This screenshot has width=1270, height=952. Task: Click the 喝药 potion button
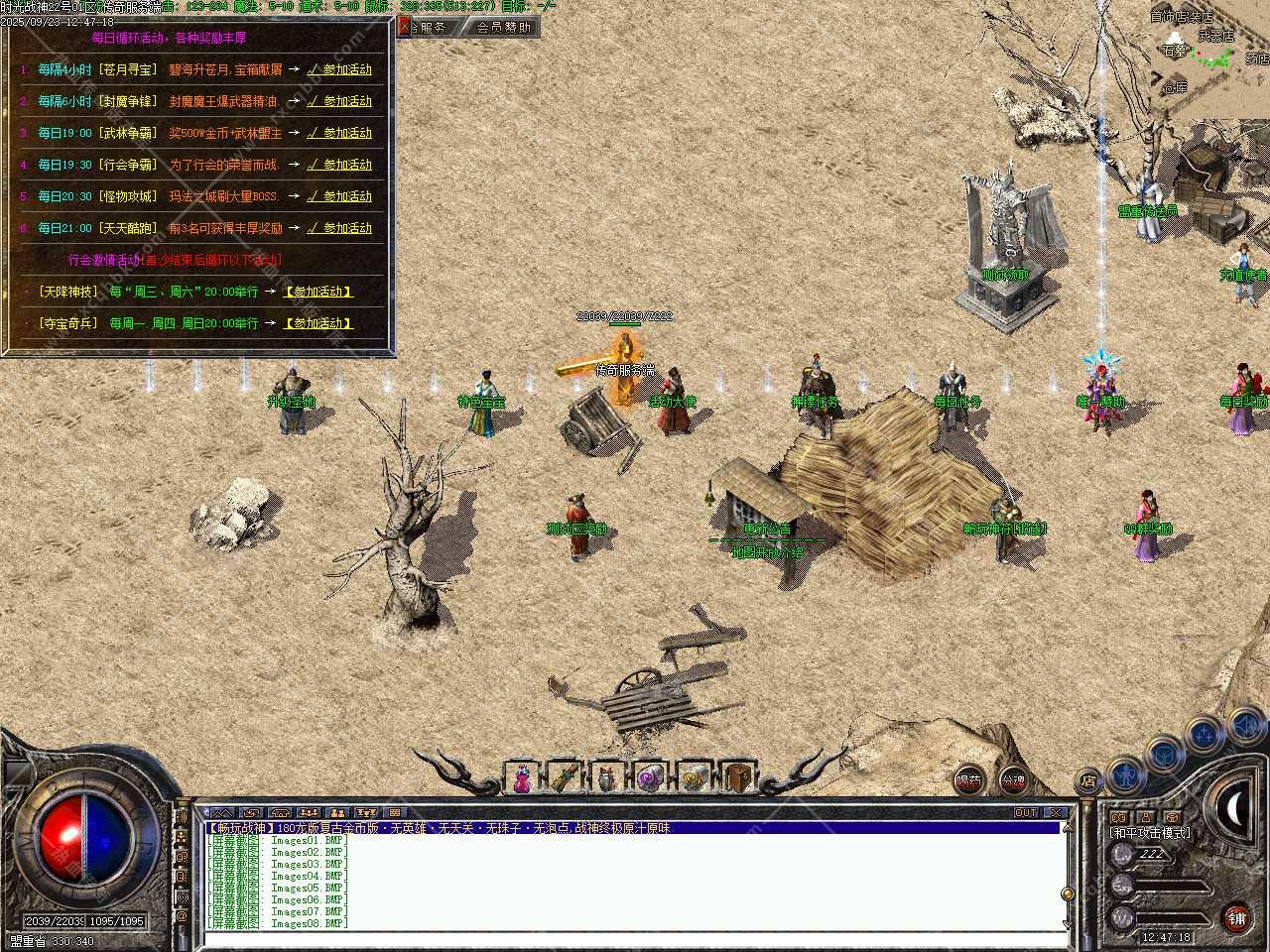[x=968, y=780]
